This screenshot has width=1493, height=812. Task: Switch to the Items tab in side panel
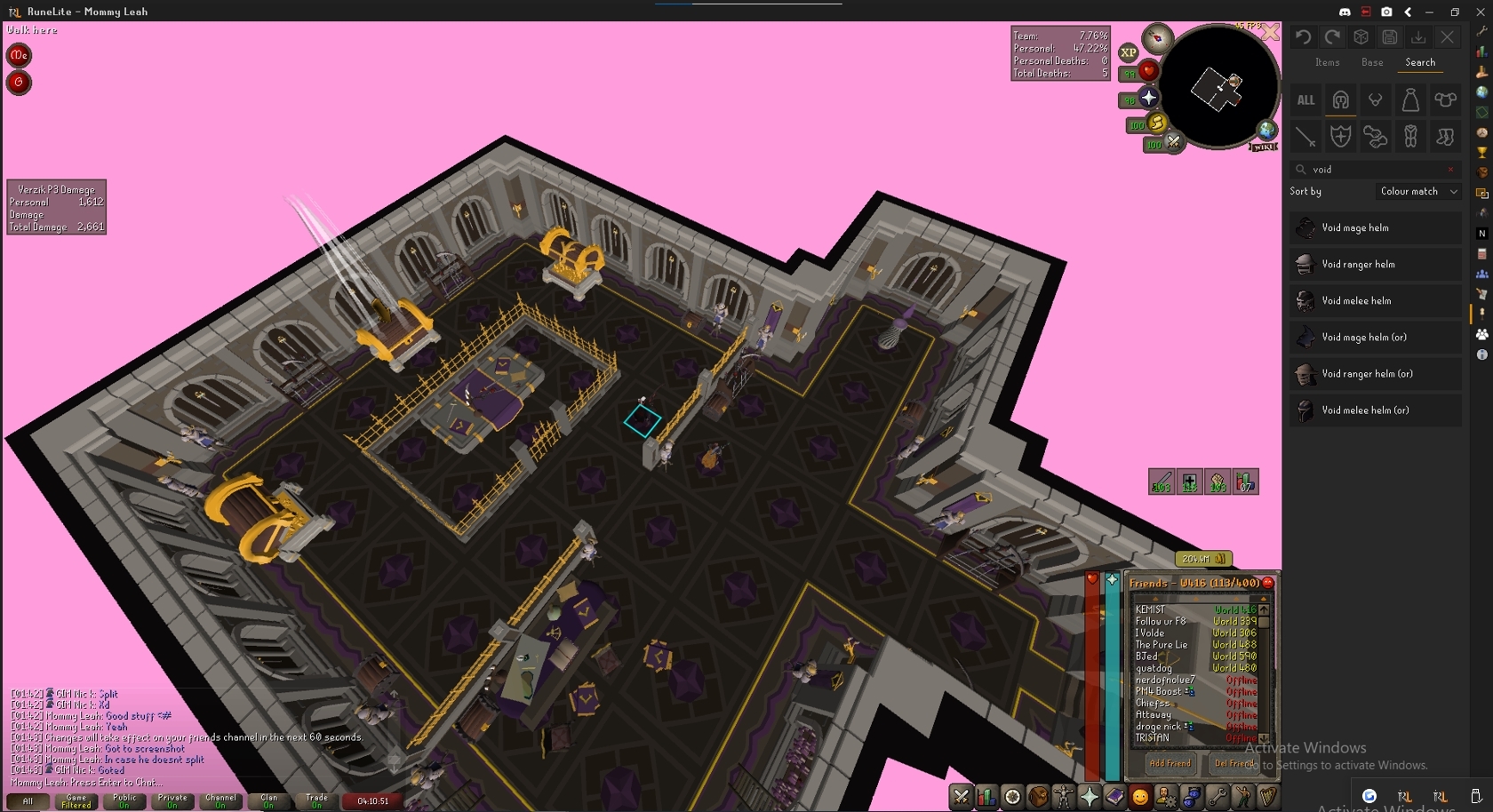coord(1327,62)
